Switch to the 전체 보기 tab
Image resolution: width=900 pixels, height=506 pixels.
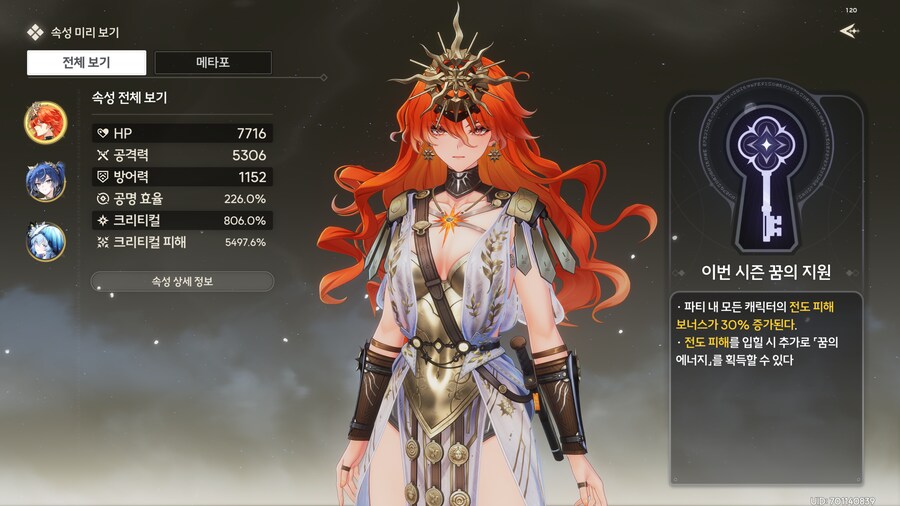(86, 63)
